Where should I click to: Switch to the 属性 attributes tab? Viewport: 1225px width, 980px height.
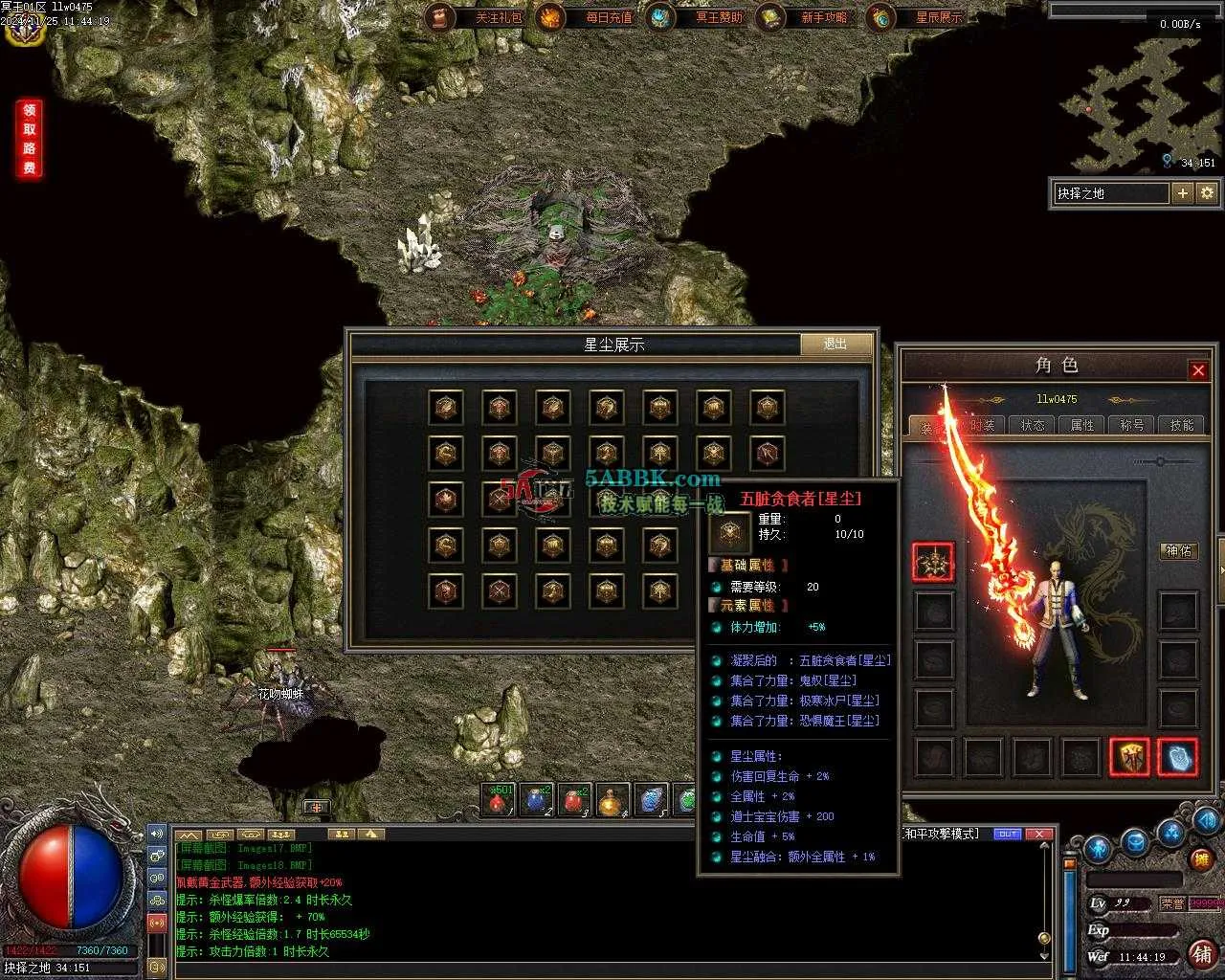(1082, 425)
